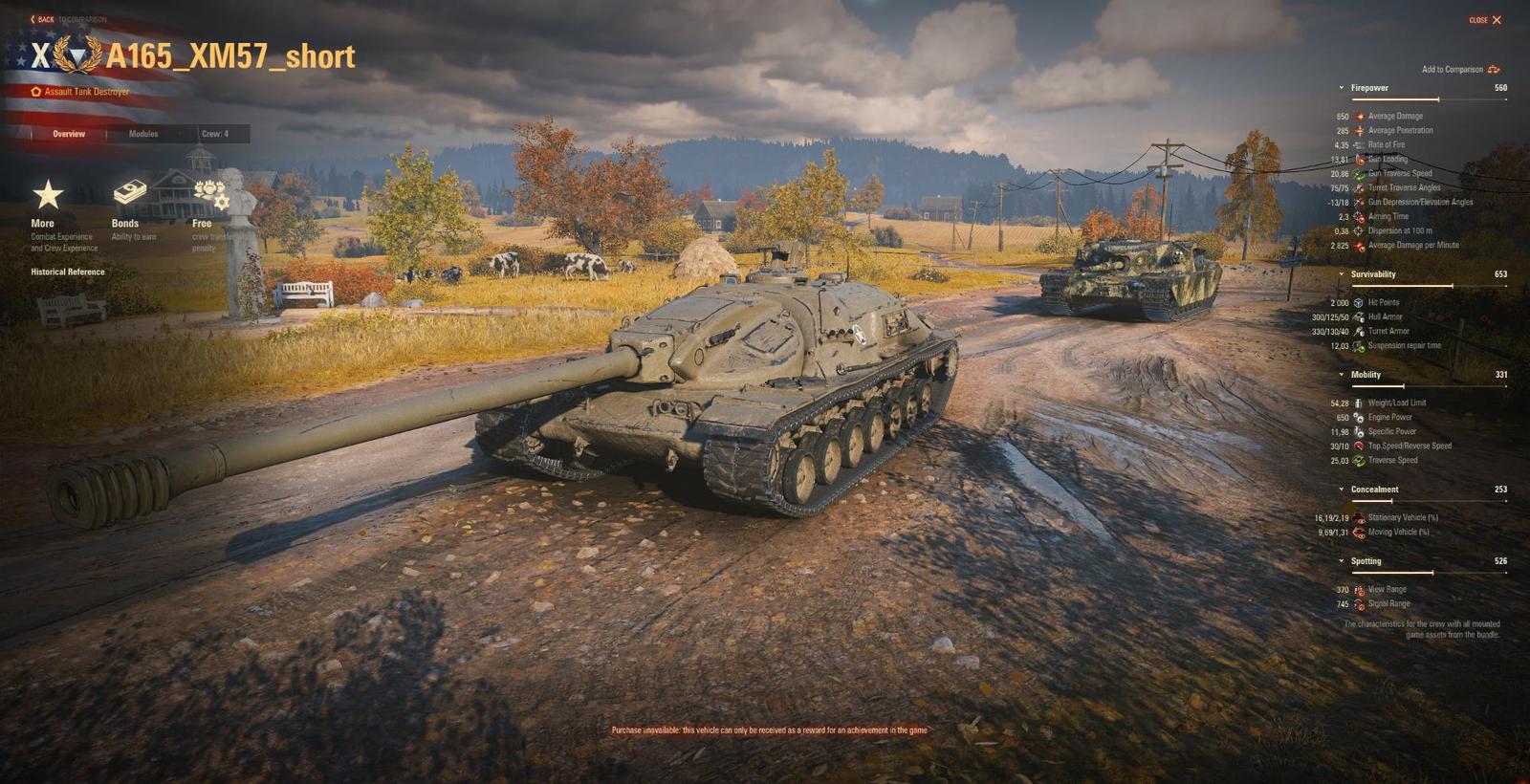Click the Mobility rating progress bar
Viewport: 1530px width, 784px height.
1430,384
